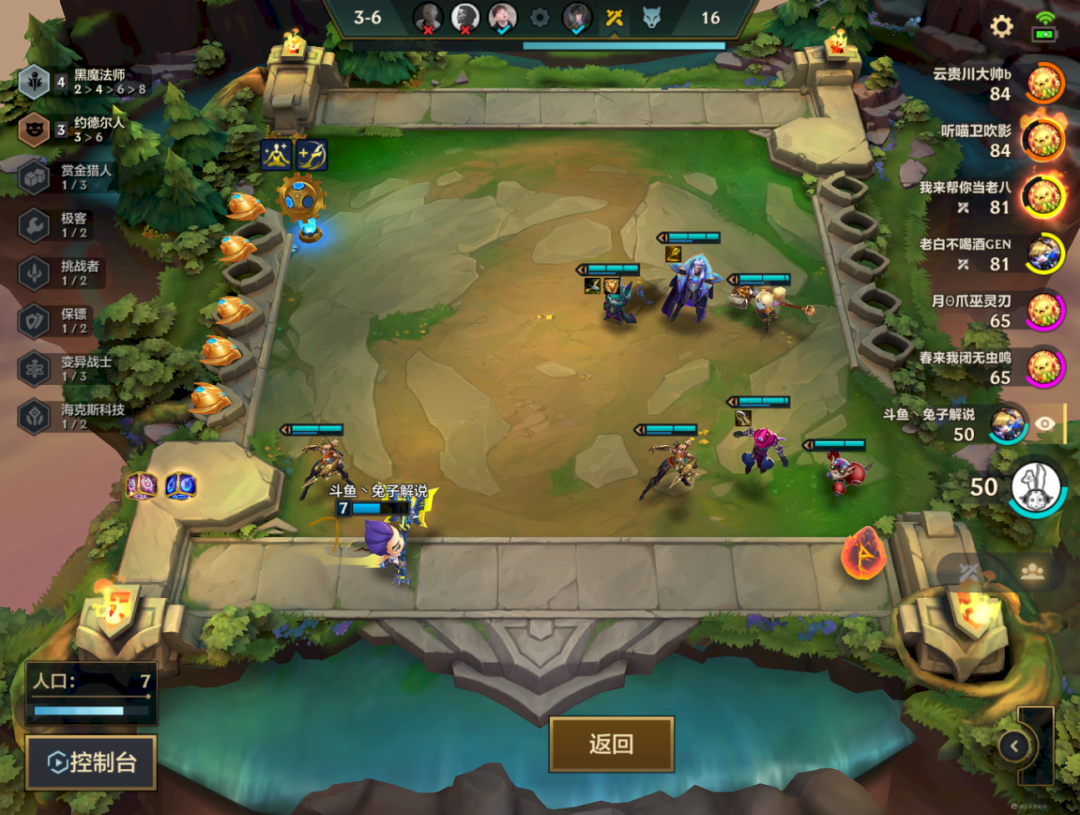
Task: Open the settings gear menu
Action: (x=1001, y=27)
